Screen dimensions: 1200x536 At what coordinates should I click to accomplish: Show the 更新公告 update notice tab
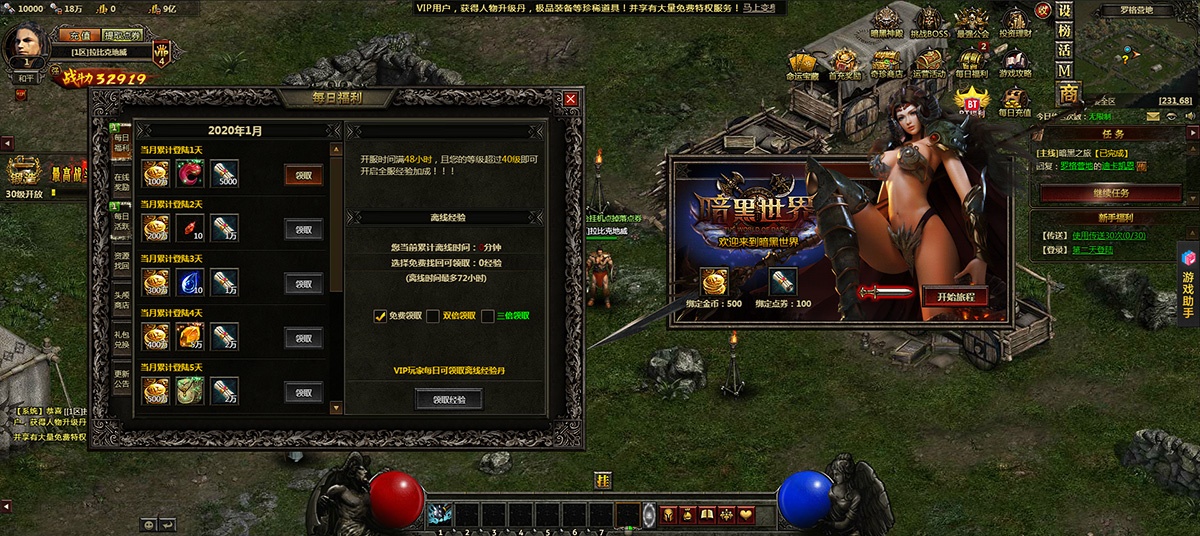[x=121, y=378]
